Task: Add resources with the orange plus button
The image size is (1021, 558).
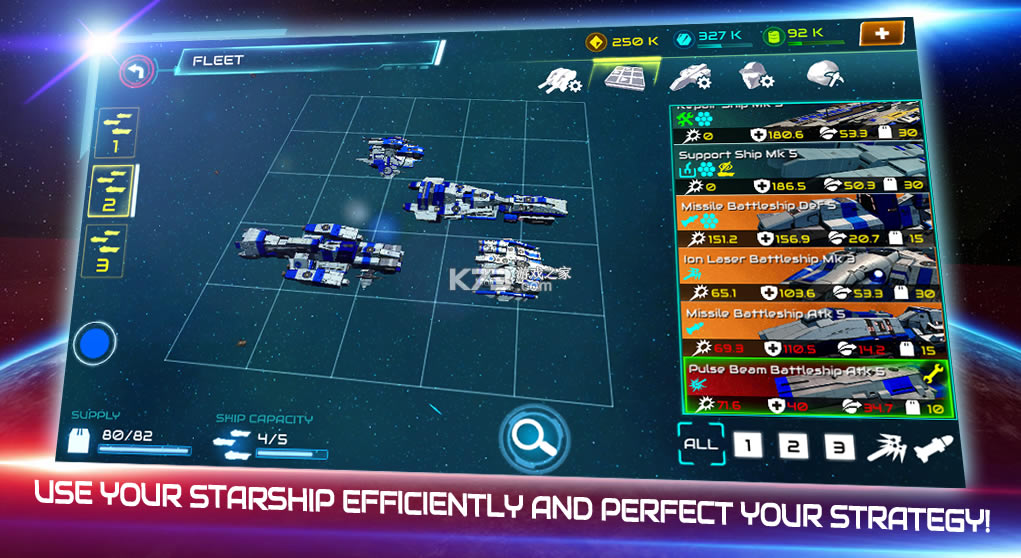Action: tap(881, 32)
